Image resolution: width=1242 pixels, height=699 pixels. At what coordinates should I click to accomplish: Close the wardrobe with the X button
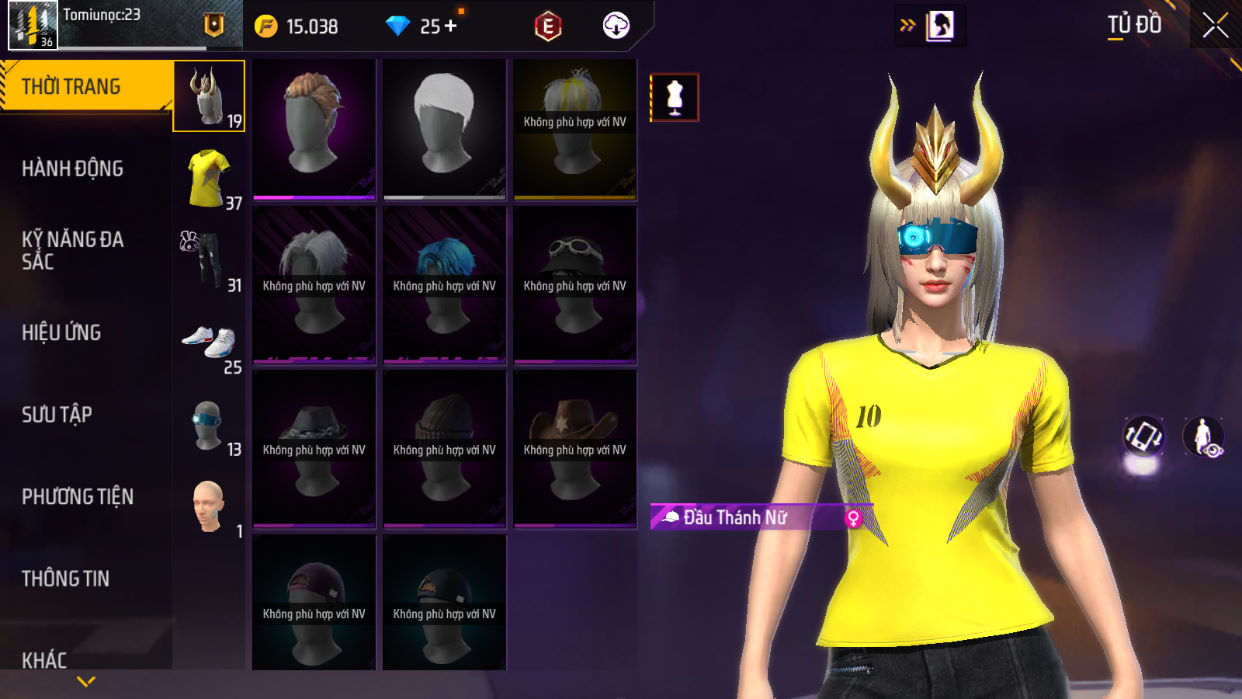1215,26
